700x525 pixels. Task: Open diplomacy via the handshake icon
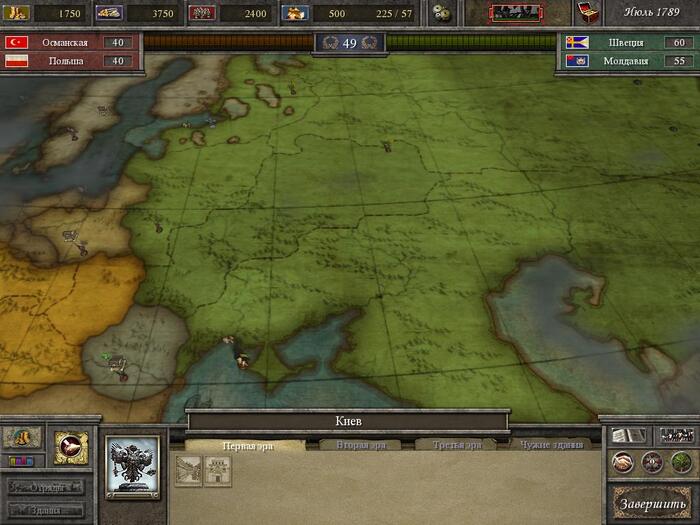coord(624,462)
